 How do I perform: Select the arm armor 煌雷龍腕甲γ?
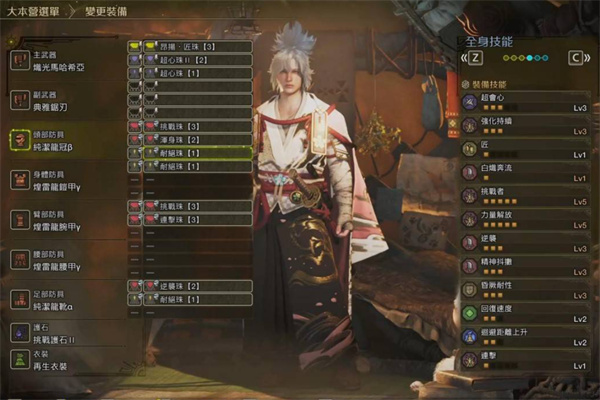coord(66,221)
